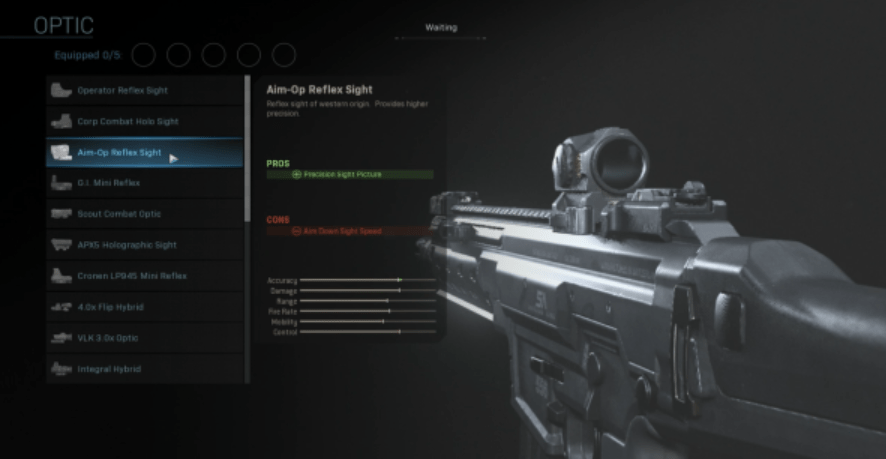Choose the APX5 Holographic Sight

click(144, 245)
